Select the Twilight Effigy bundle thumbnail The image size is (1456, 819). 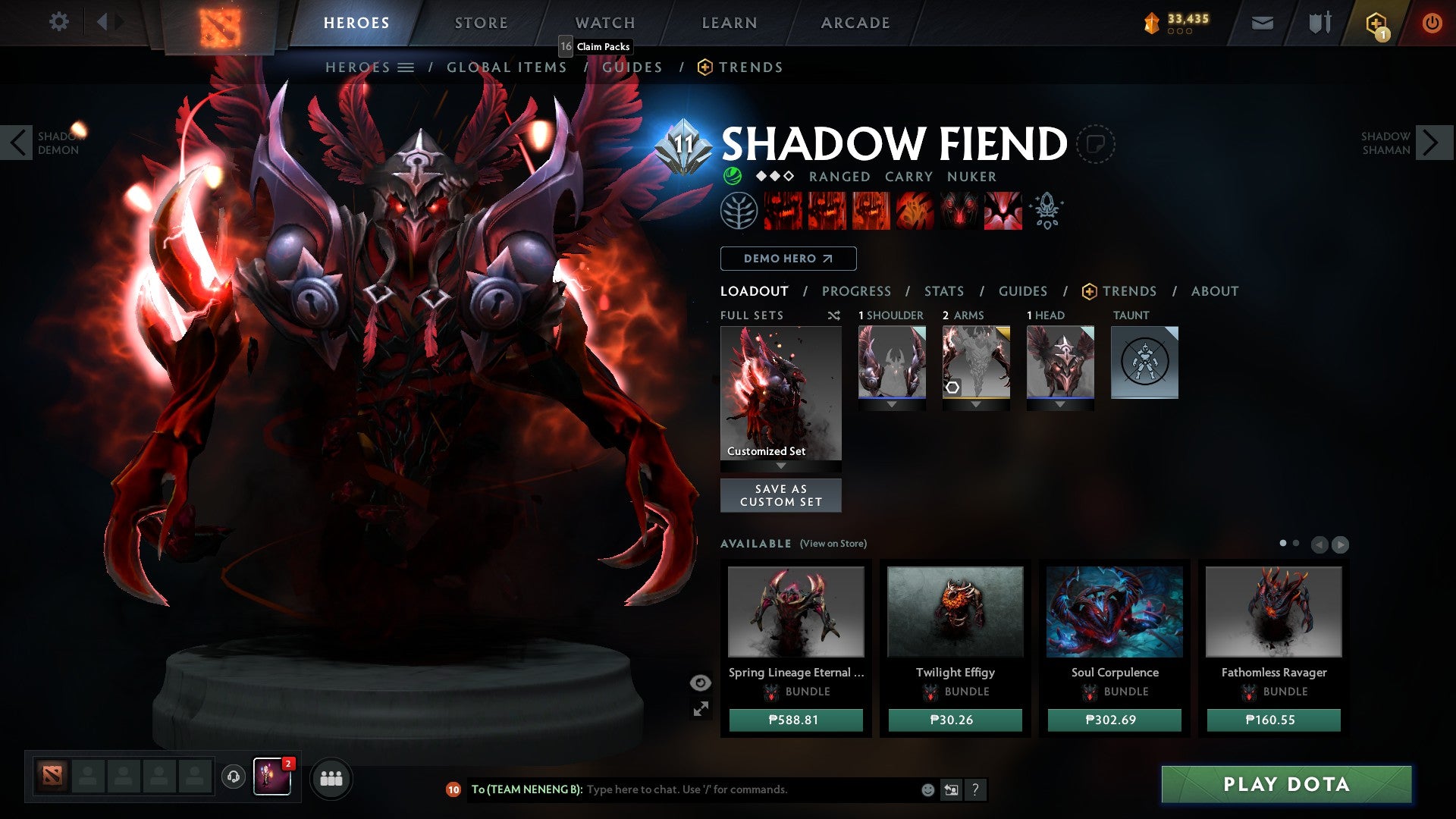pyautogui.click(x=955, y=611)
